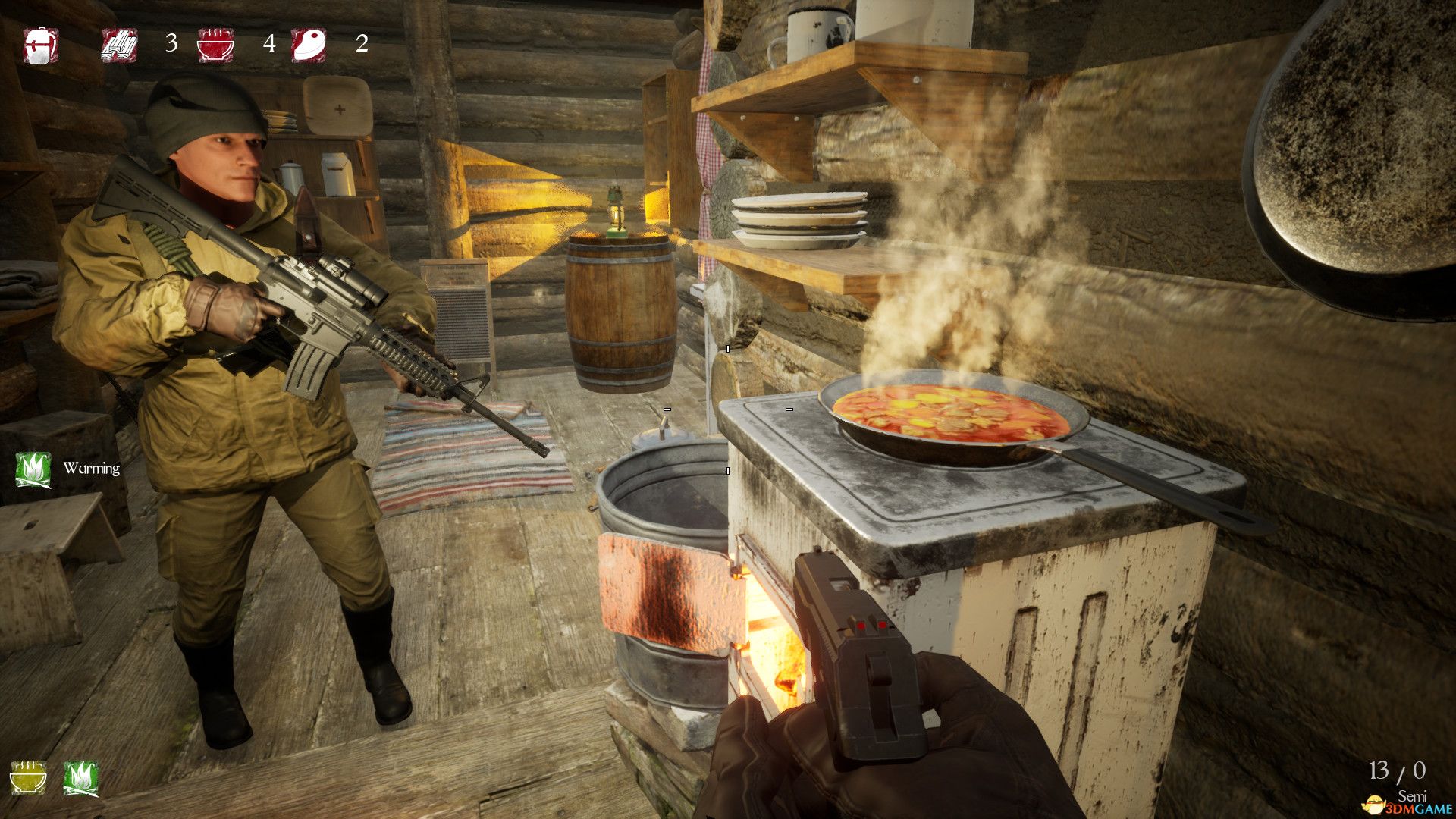Click the flame icon labeled Warming
This screenshot has height=819, width=1456.
33,469
